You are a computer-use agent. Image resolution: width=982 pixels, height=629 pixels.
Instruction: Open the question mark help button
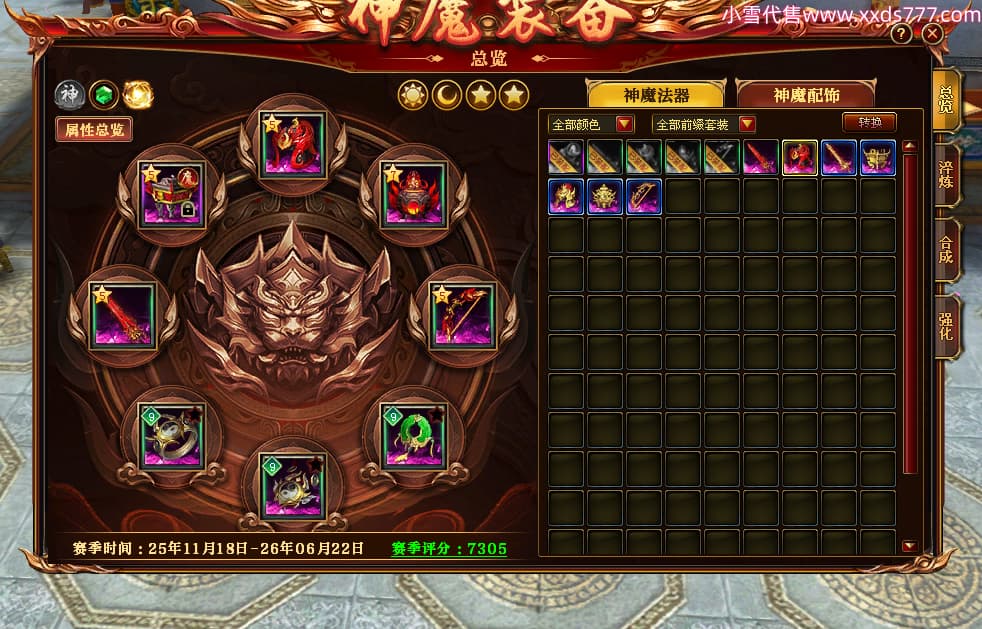[901, 35]
